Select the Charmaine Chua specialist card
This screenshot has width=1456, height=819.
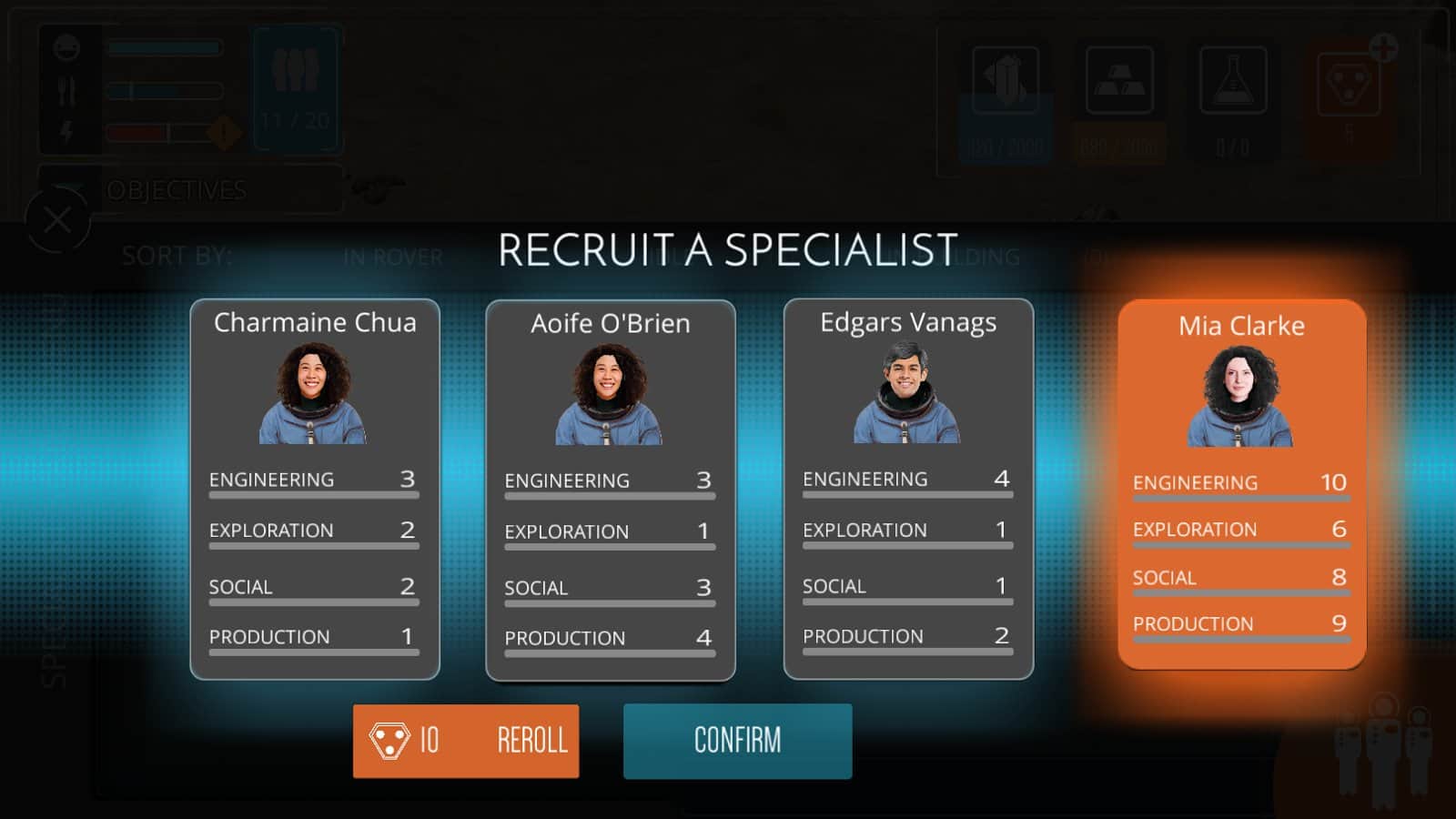pos(314,489)
